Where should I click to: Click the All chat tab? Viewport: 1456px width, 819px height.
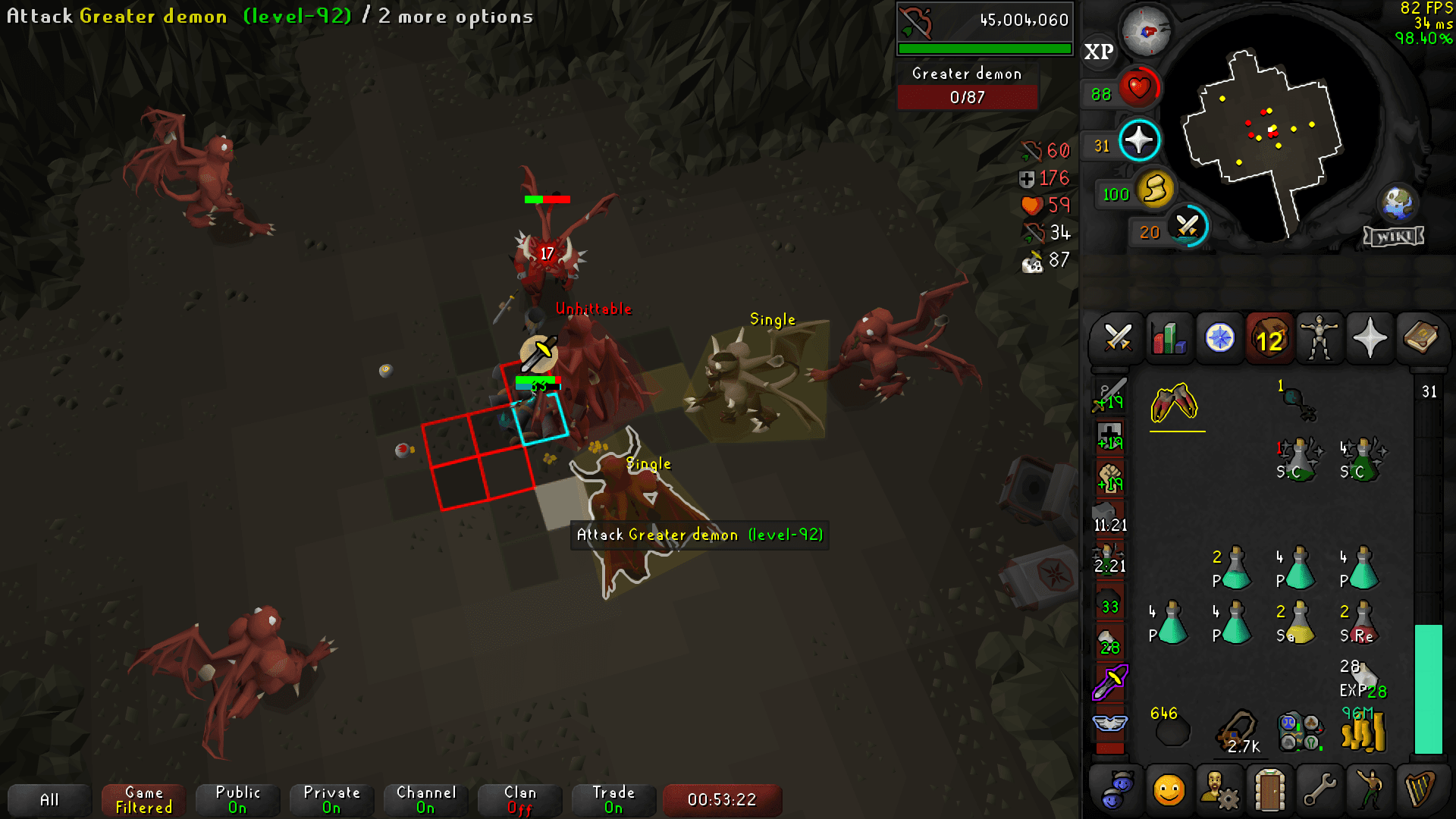[x=49, y=799]
